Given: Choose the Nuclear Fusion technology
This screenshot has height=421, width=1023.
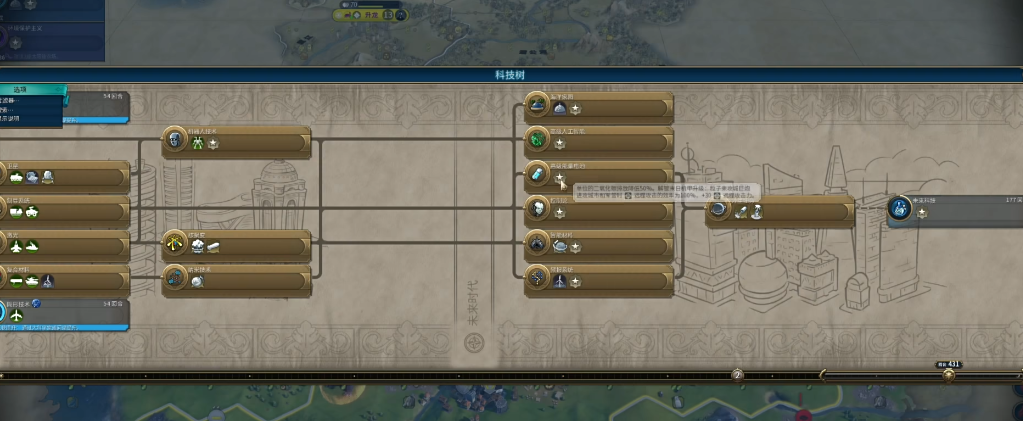Looking at the screenshot, I should pos(235,243).
